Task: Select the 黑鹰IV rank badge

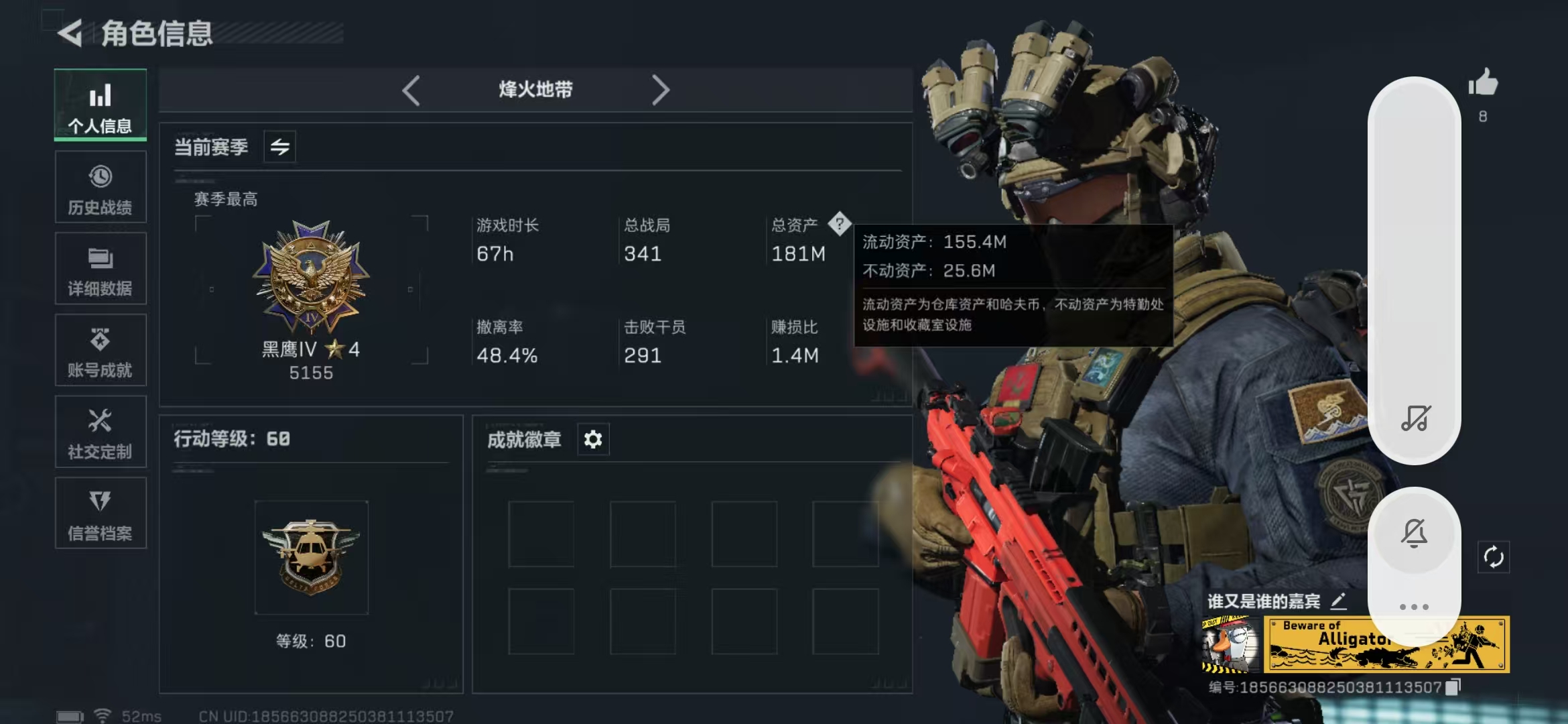Action: tap(311, 276)
